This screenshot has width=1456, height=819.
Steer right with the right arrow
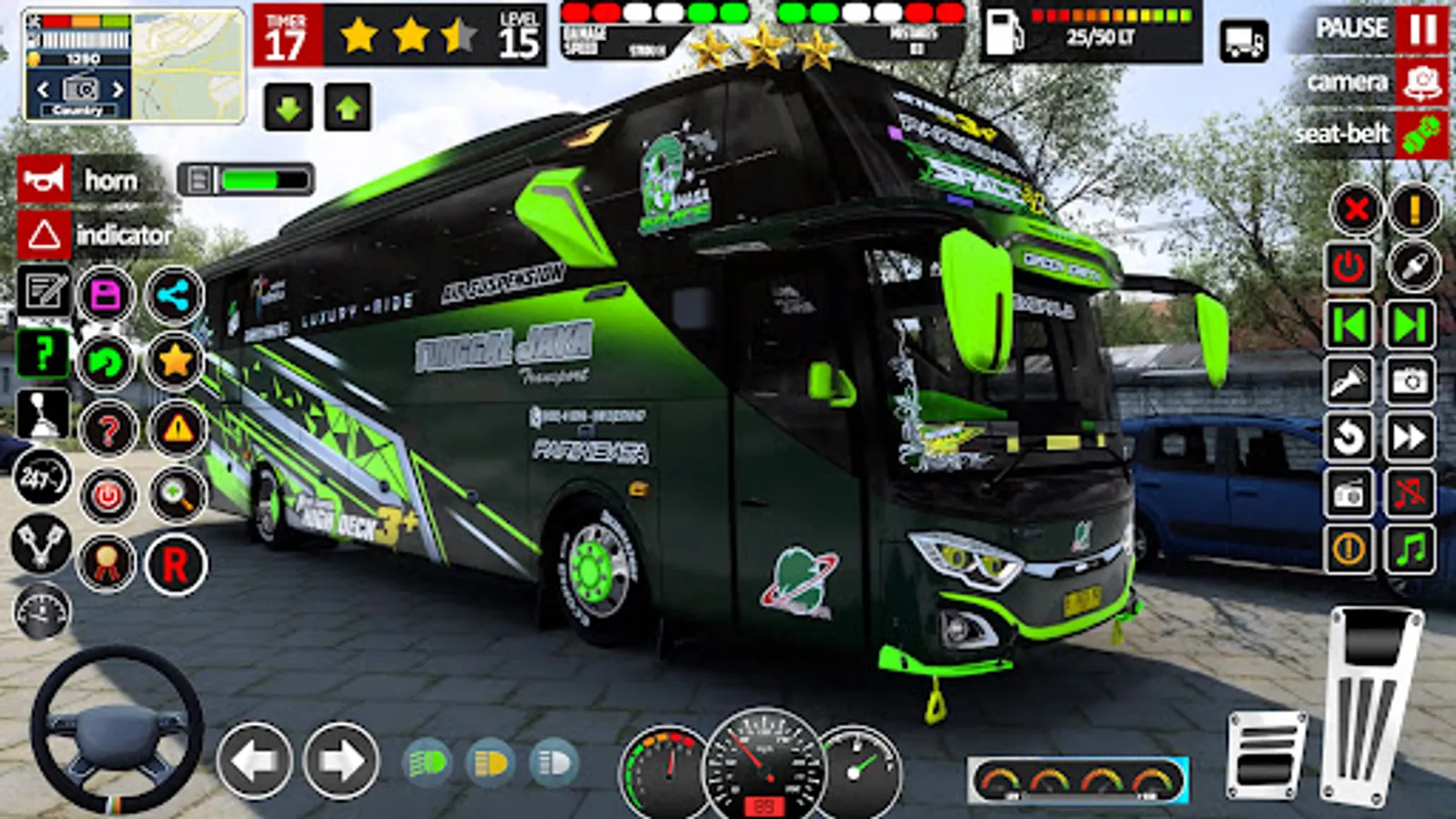pos(340,761)
